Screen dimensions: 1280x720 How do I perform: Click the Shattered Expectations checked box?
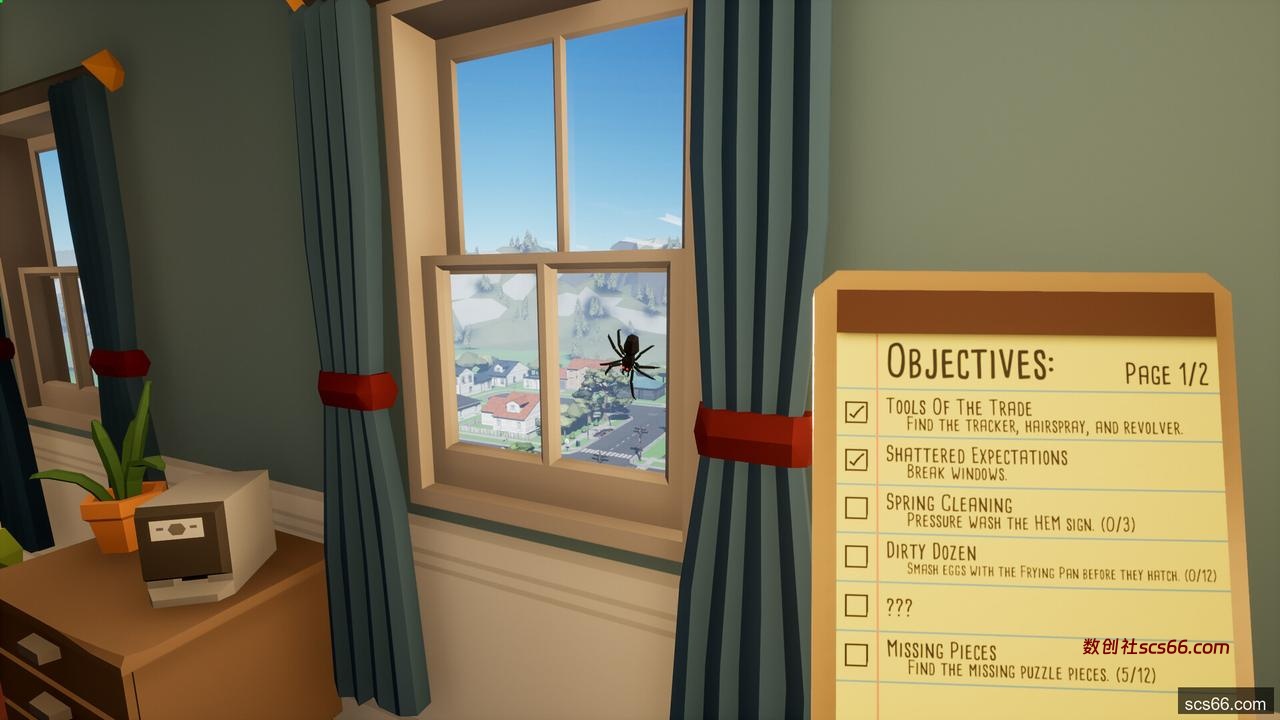tap(856, 459)
